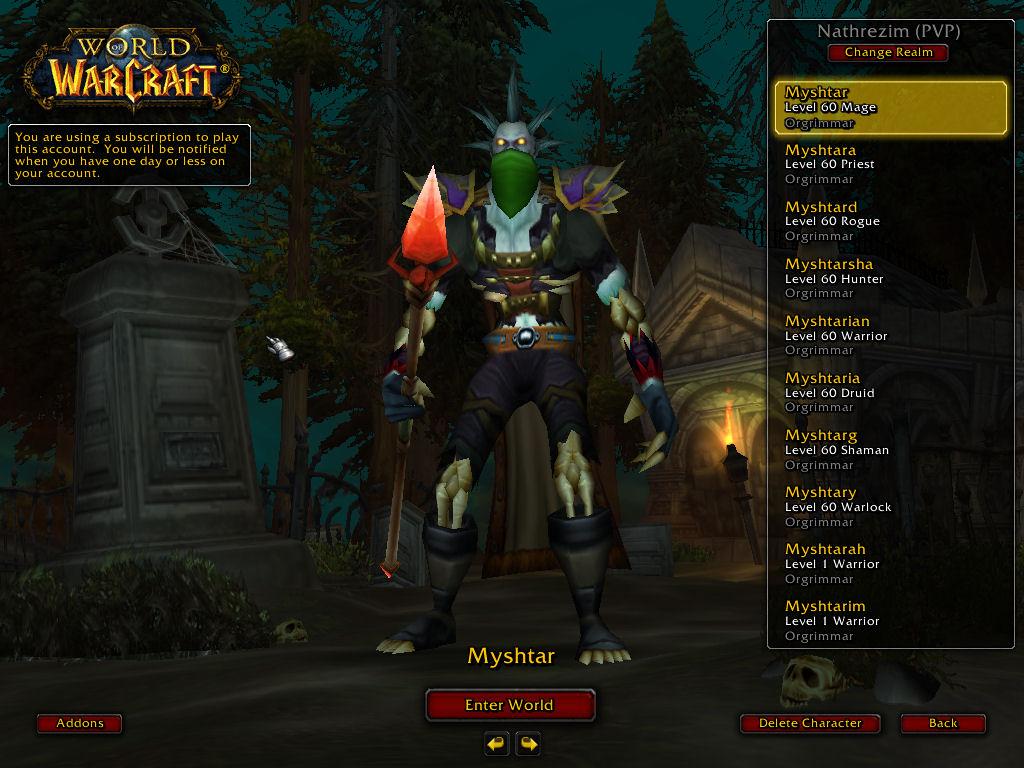
Task: Choose Delete Character
Action: (x=810, y=723)
